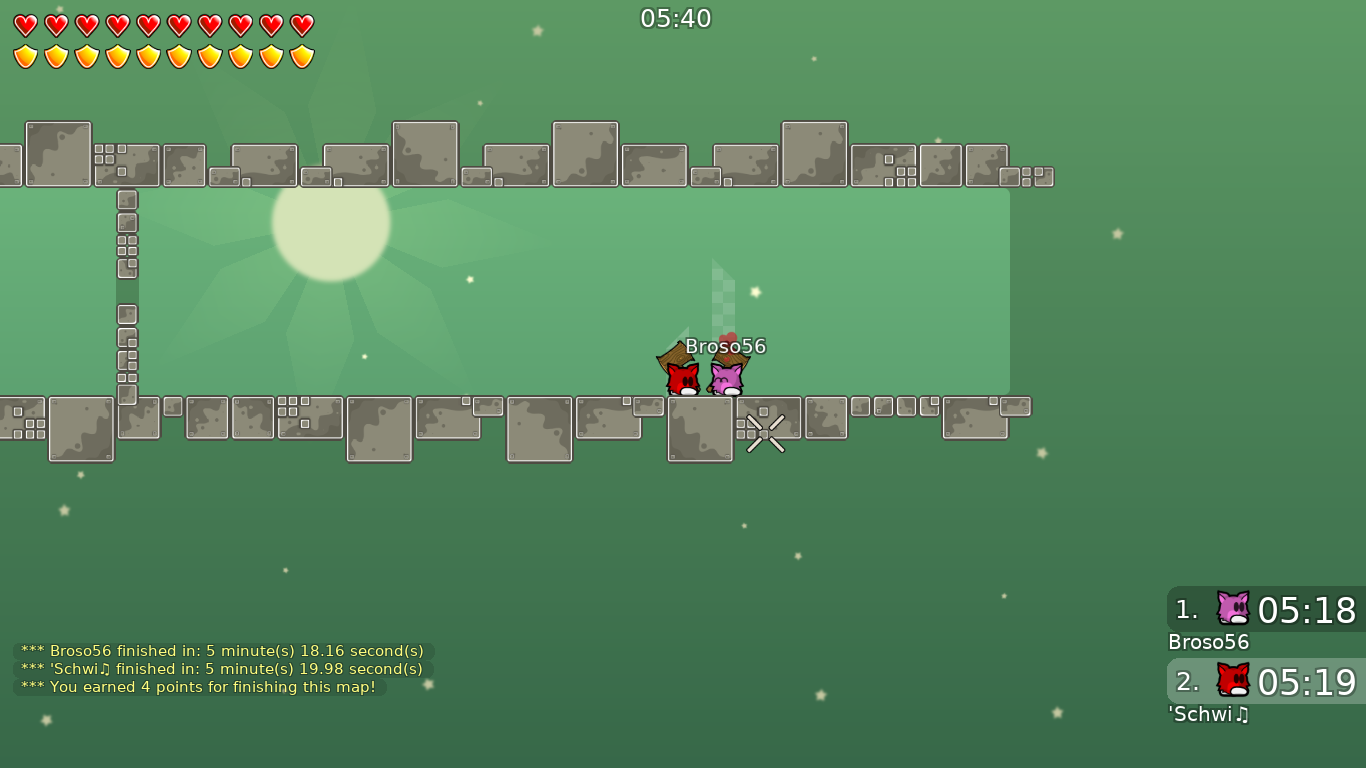Expand the first place leaderboard entry
Image resolution: width=1366 pixels, height=768 pixels.
tap(1265, 611)
